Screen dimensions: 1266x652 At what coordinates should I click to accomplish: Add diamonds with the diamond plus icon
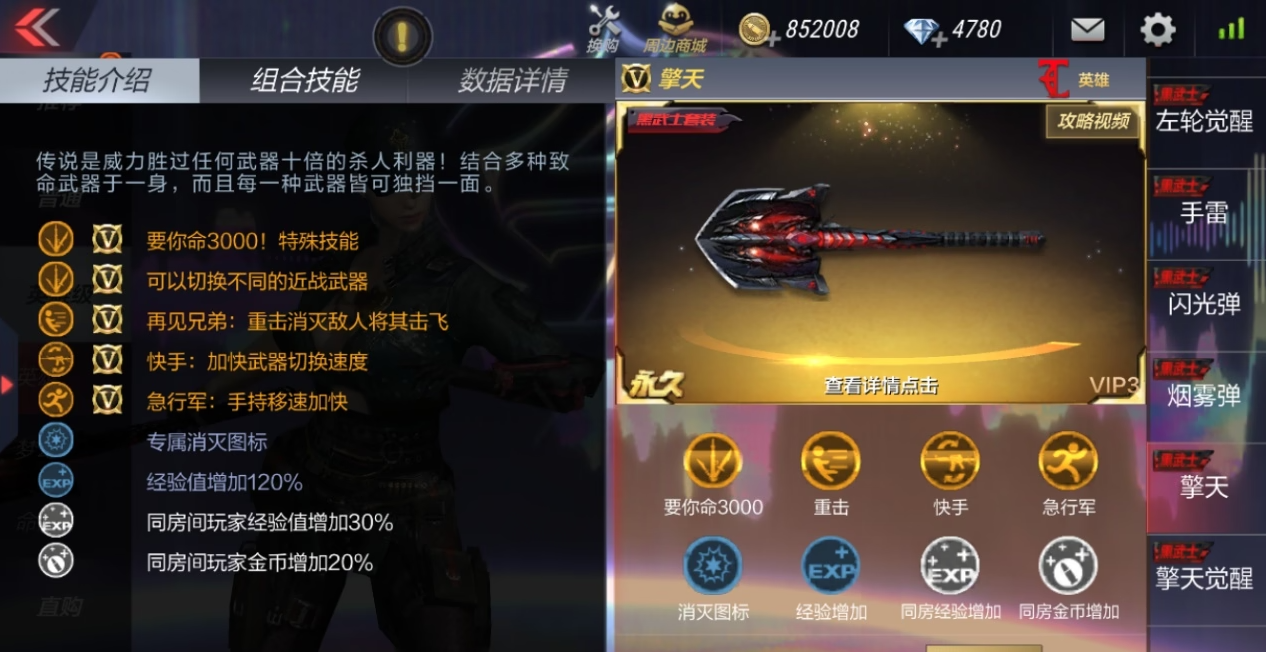925,31
